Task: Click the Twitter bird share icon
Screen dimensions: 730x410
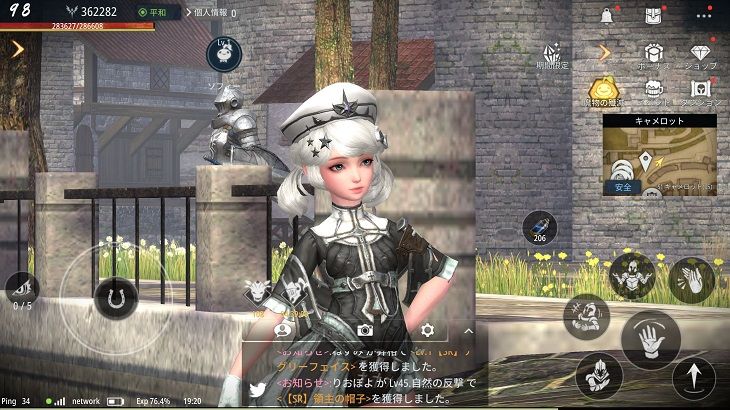Action: click(257, 389)
